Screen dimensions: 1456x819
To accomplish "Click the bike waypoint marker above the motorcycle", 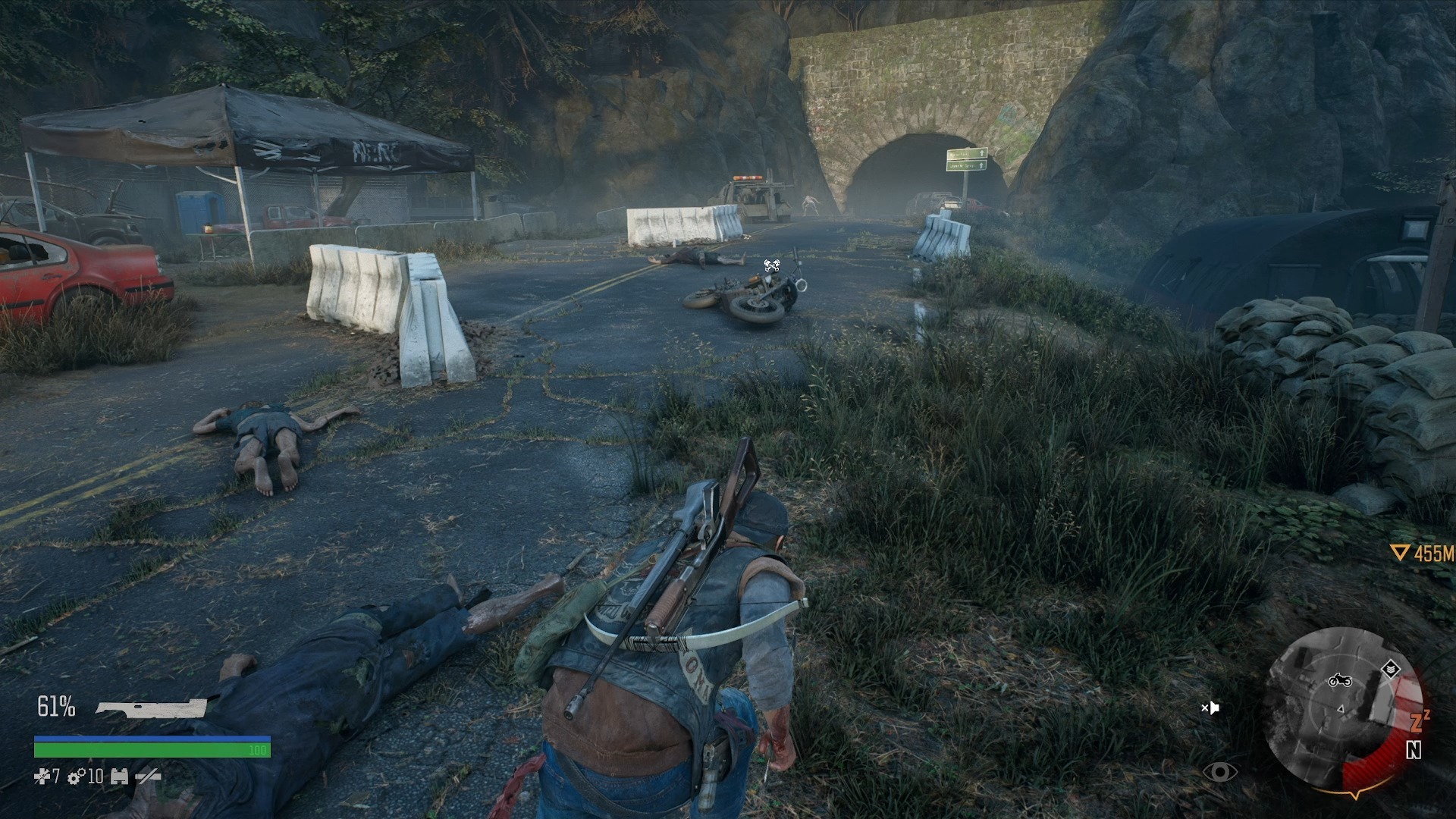I will pyautogui.click(x=772, y=265).
